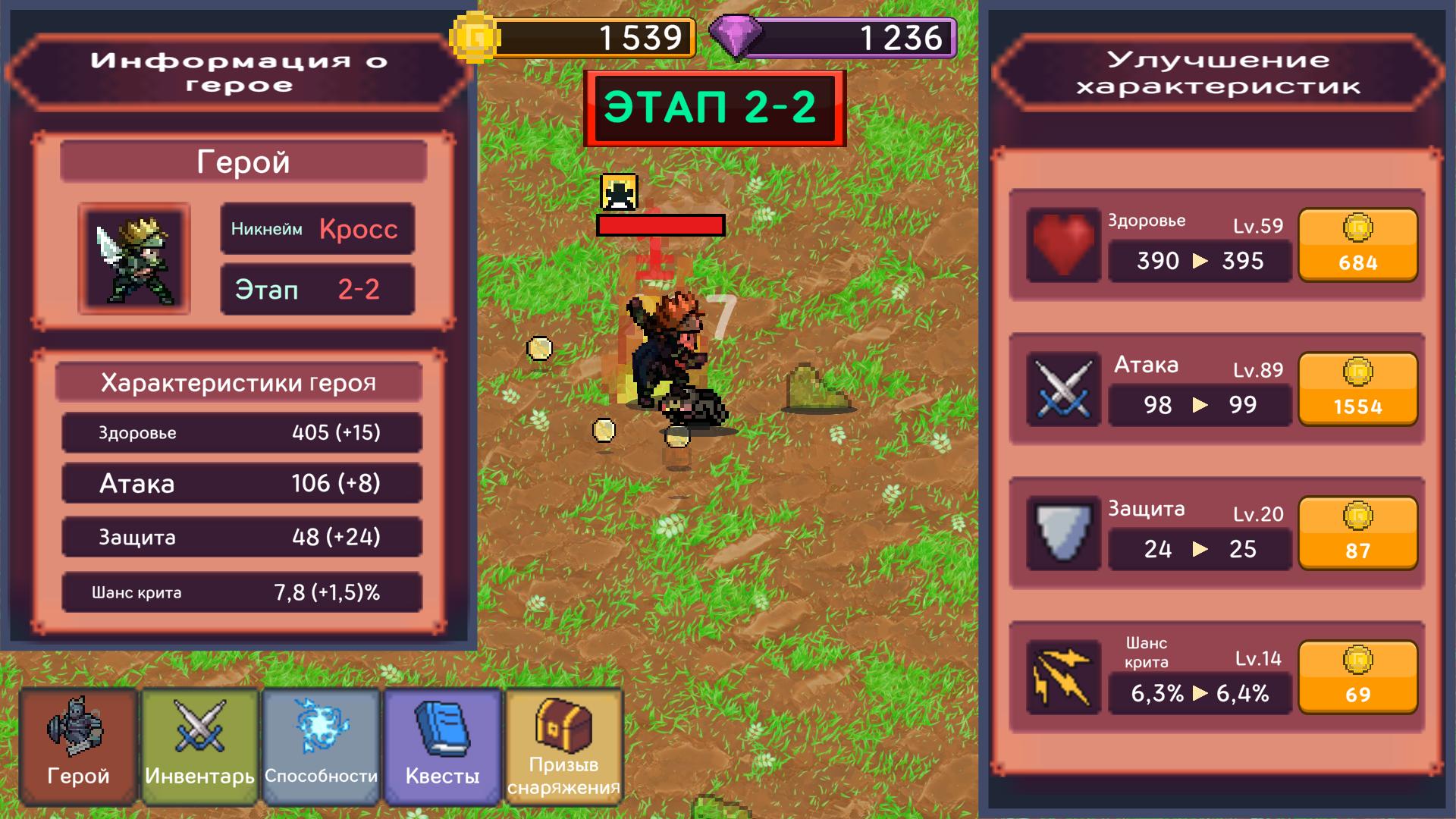This screenshot has width=1456, height=819.
Task: Click the gold coin currency icon
Action: [x=473, y=34]
